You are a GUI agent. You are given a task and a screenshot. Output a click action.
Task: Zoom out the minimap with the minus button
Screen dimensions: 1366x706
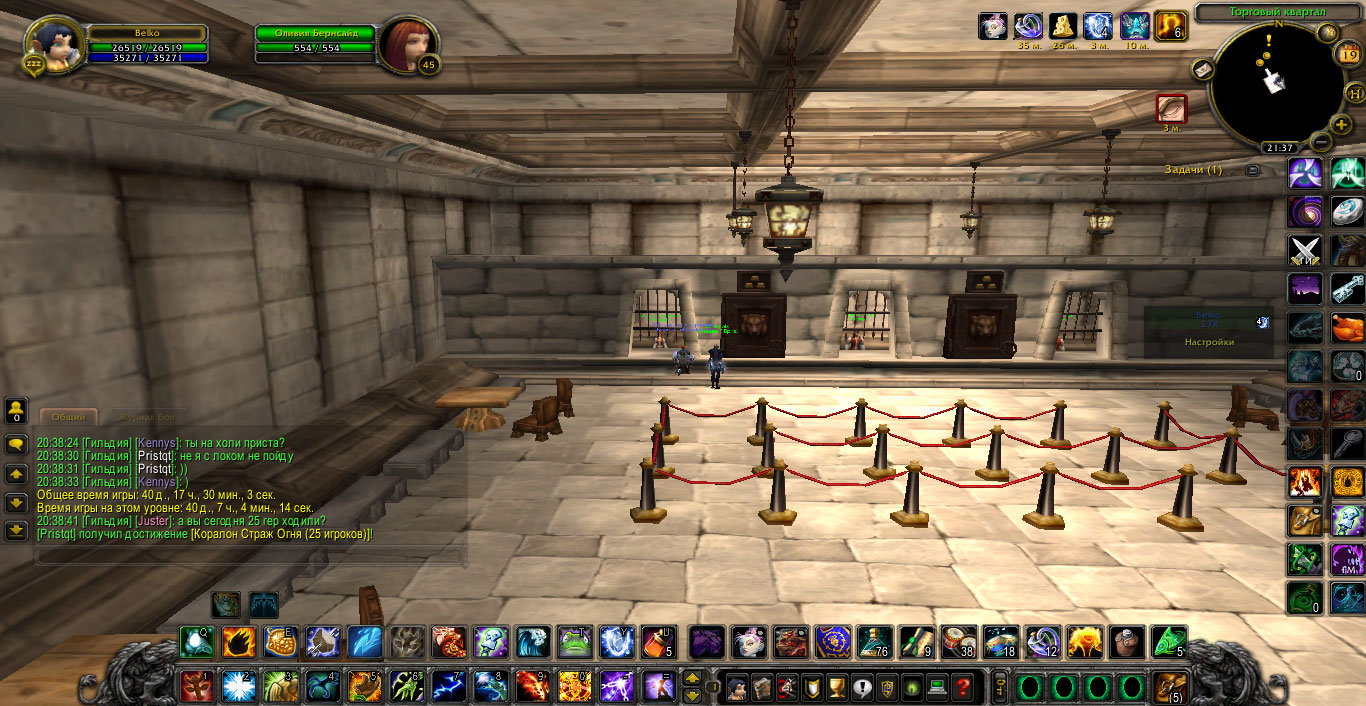tap(1321, 142)
